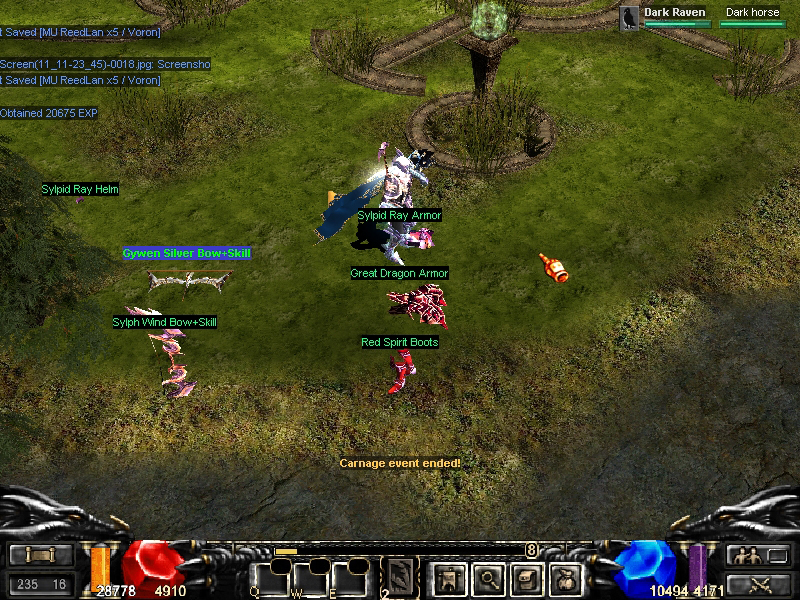Select the Dark Raven pet portrait
Screen dimensions: 800x600
[x=629, y=17]
